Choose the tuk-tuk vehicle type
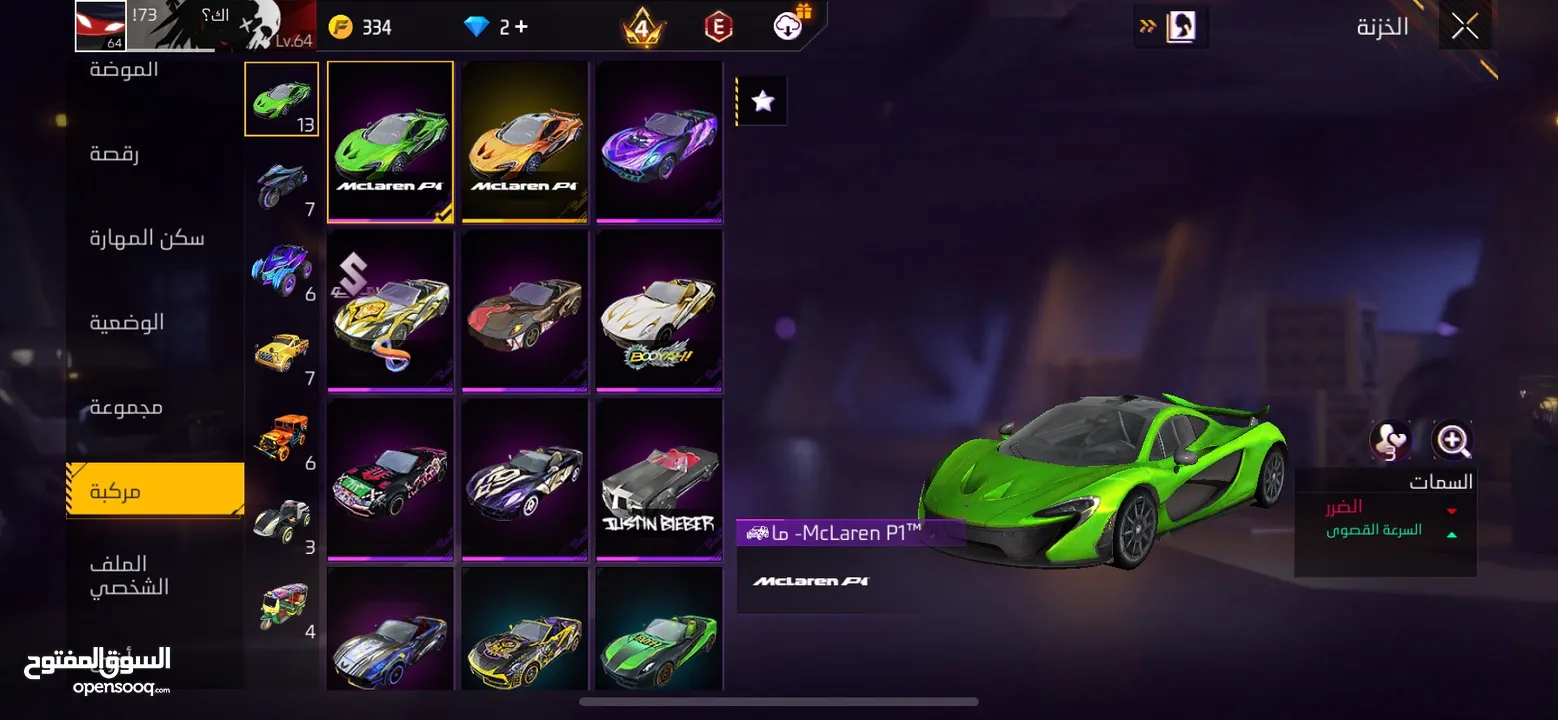The image size is (1558, 720). point(282,607)
